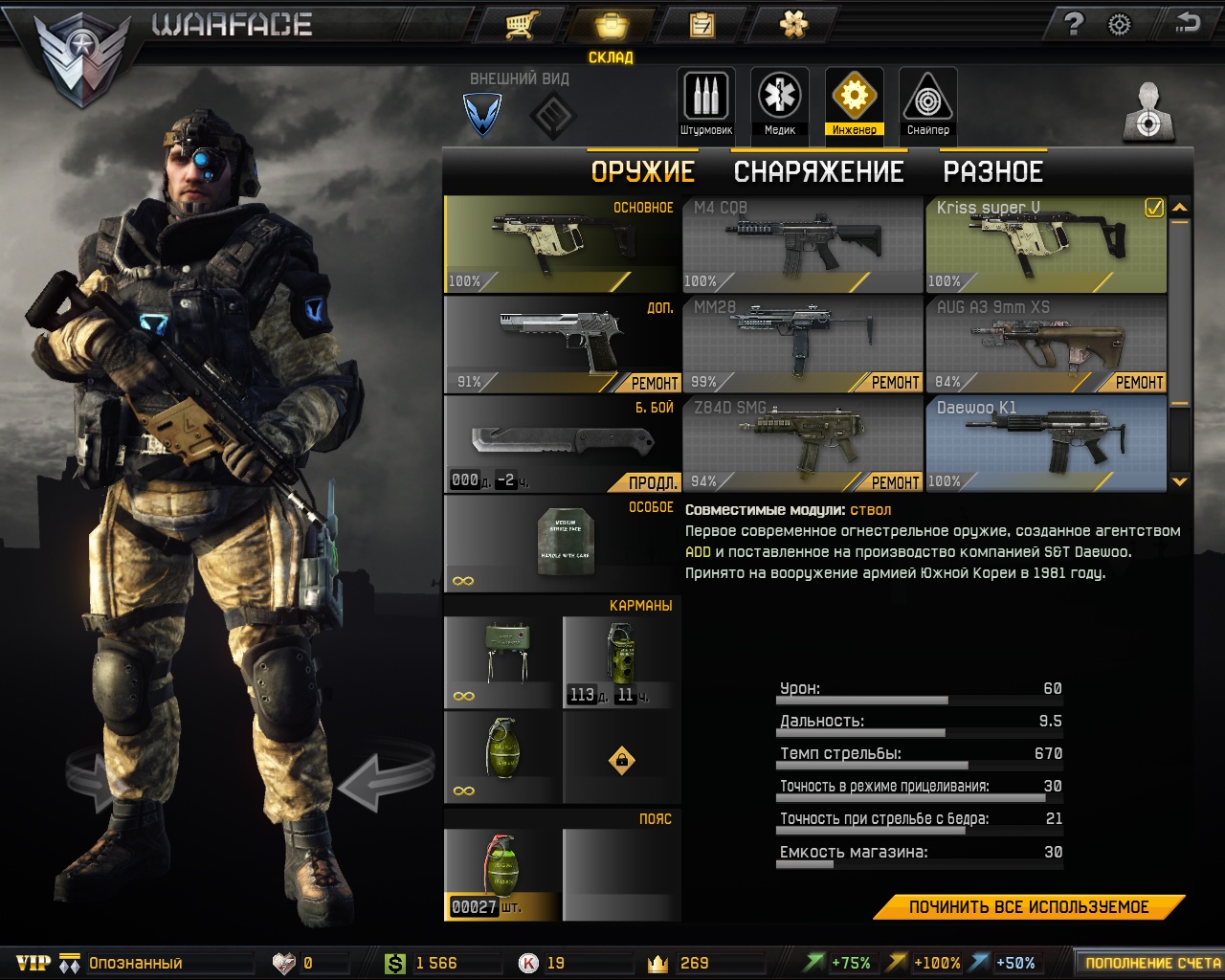Screen dimensions: 1225x980
Task: Click Починить все используемое button
Action: [1029, 907]
